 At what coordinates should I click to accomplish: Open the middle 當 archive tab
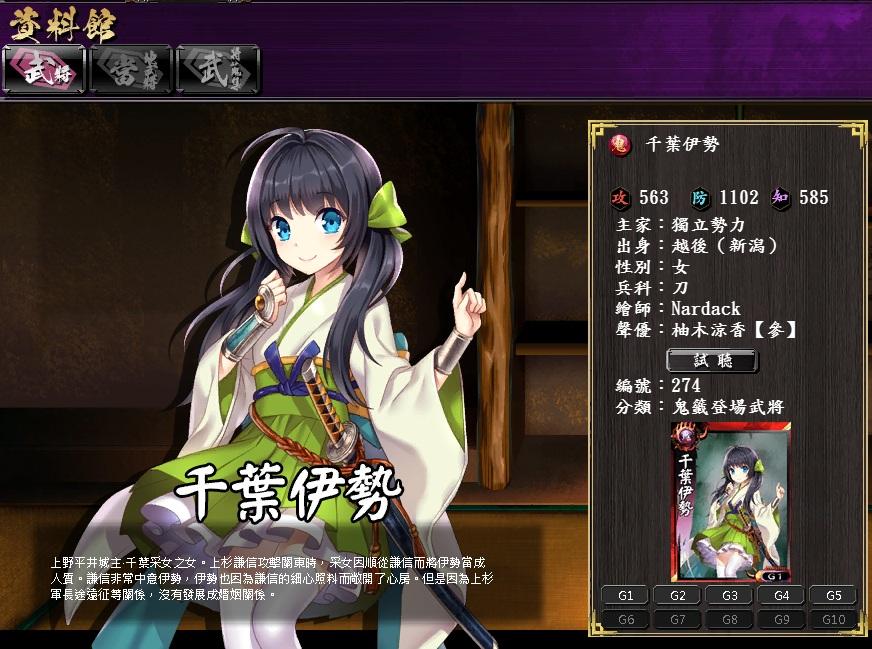click(131, 69)
